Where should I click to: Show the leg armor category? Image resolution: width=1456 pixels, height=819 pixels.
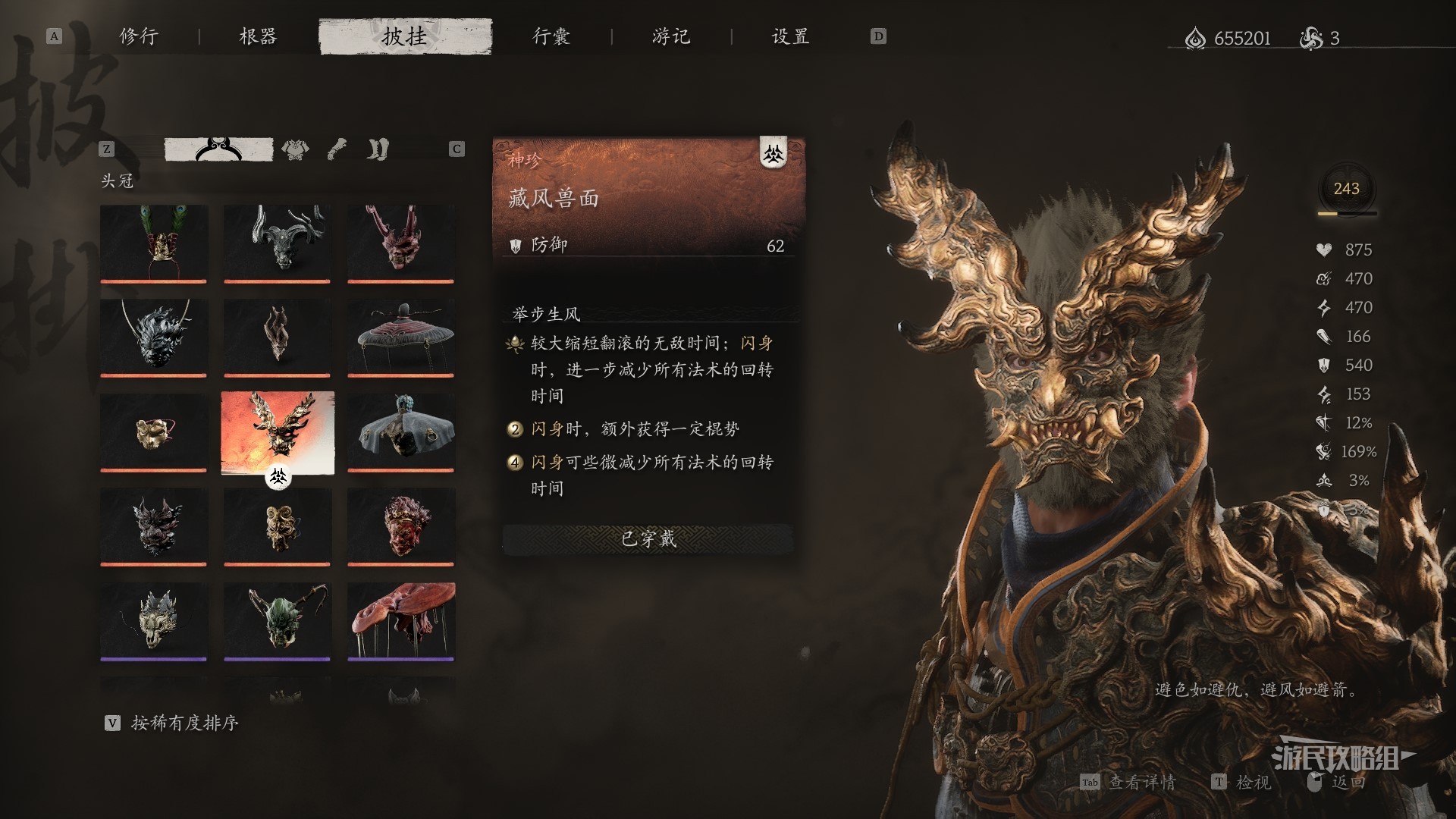(x=378, y=149)
